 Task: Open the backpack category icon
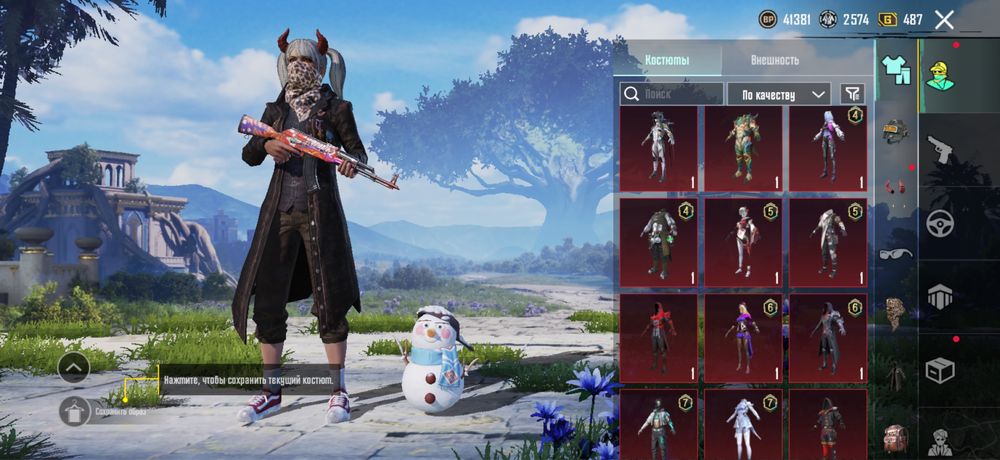(x=895, y=437)
